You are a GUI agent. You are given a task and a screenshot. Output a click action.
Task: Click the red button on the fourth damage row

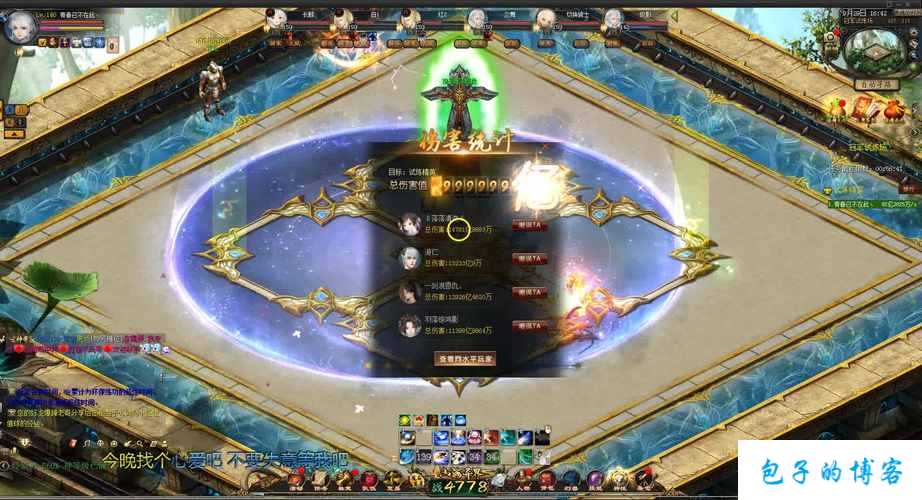529,326
